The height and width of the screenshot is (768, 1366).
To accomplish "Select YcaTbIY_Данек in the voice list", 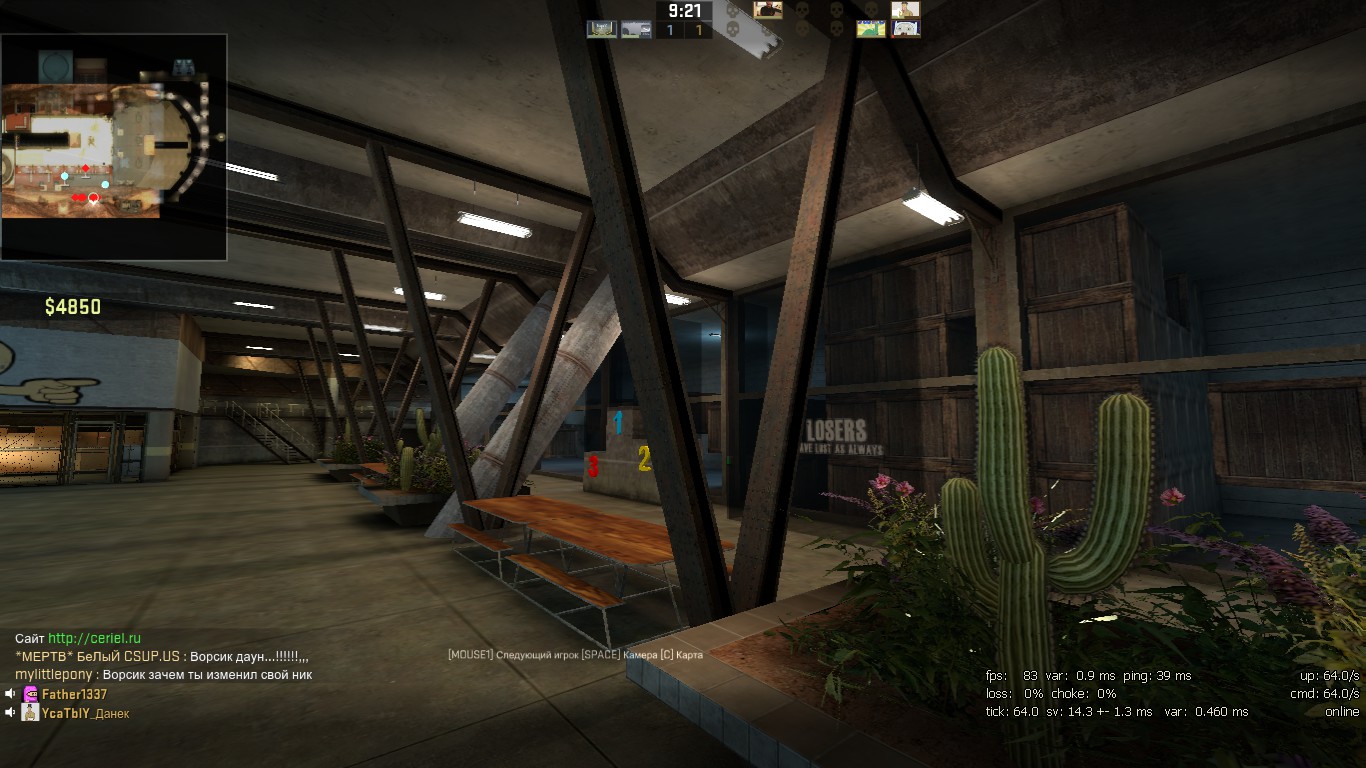I will pos(85,713).
